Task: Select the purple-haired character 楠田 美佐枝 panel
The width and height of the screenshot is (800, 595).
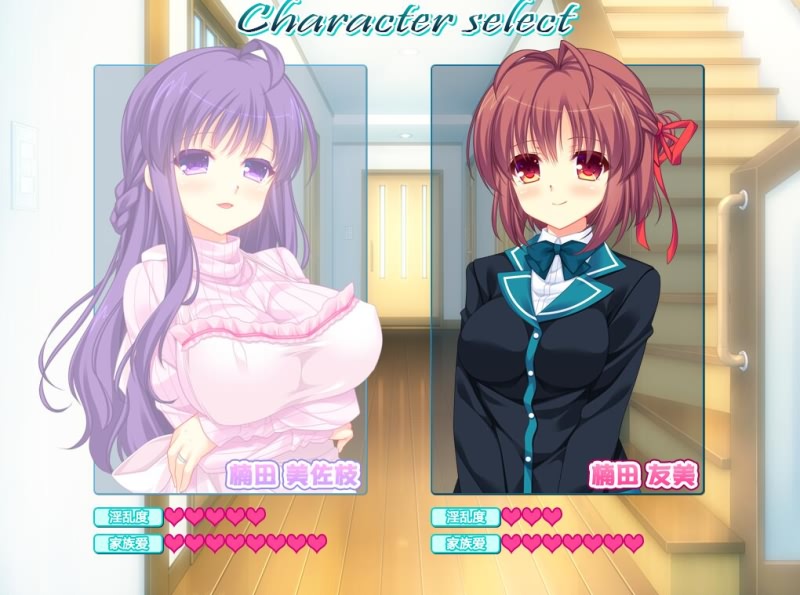Action: (x=230, y=280)
